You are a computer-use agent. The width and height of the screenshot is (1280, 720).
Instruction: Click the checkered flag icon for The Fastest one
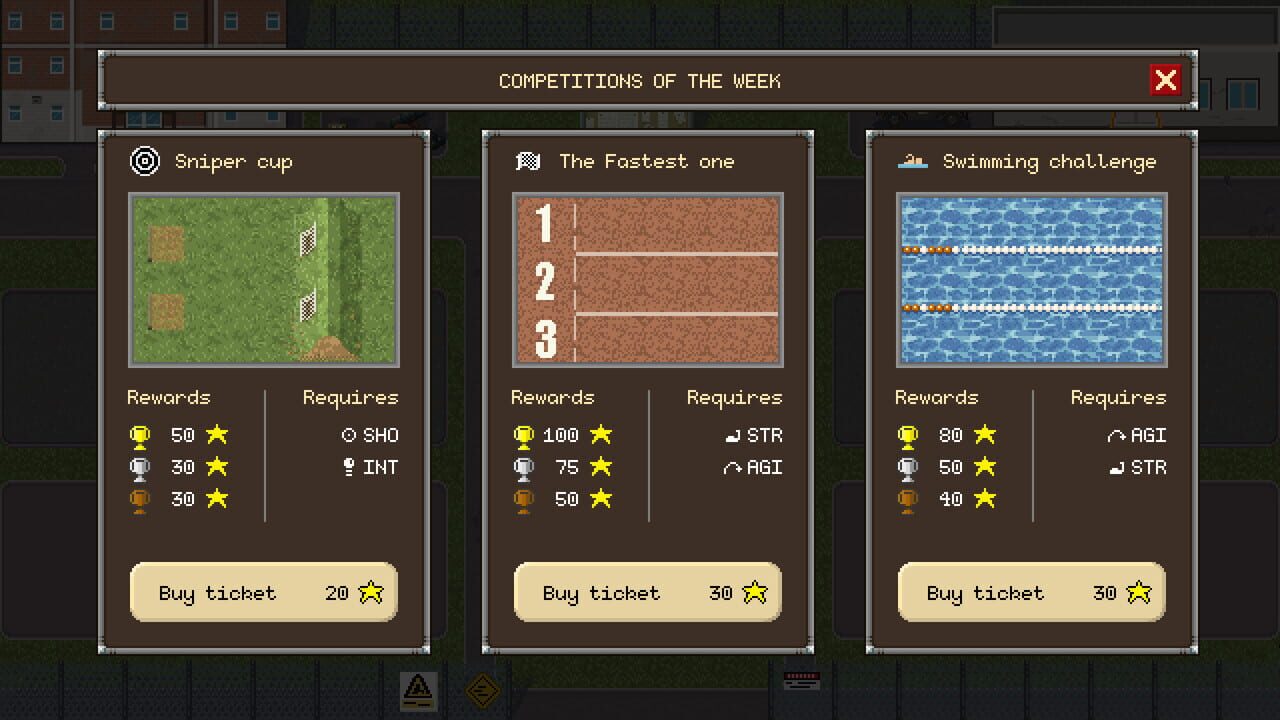coord(528,161)
